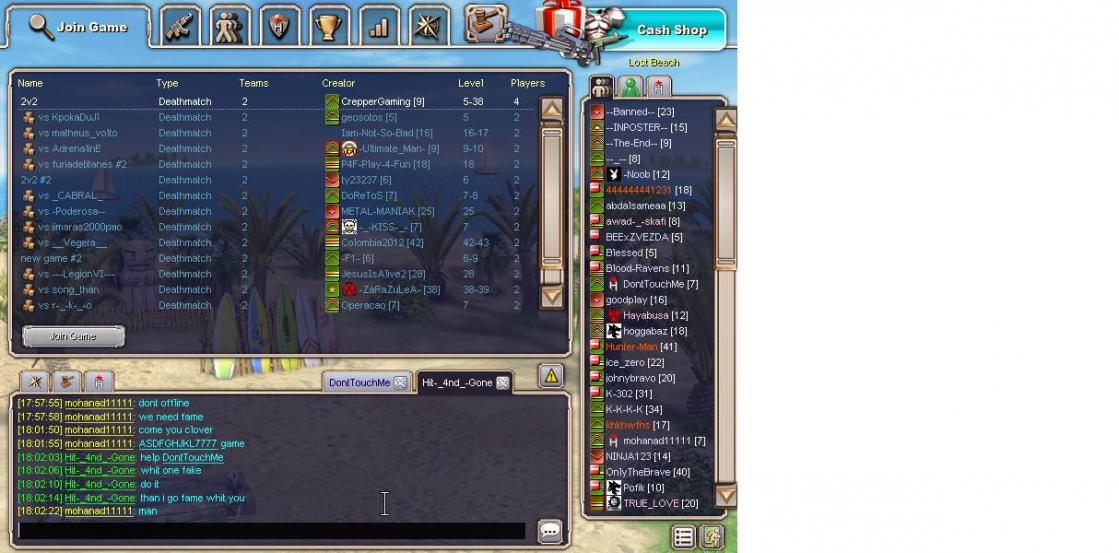
Task: Click the yellow warning triangle button
Action: (551, 376)
